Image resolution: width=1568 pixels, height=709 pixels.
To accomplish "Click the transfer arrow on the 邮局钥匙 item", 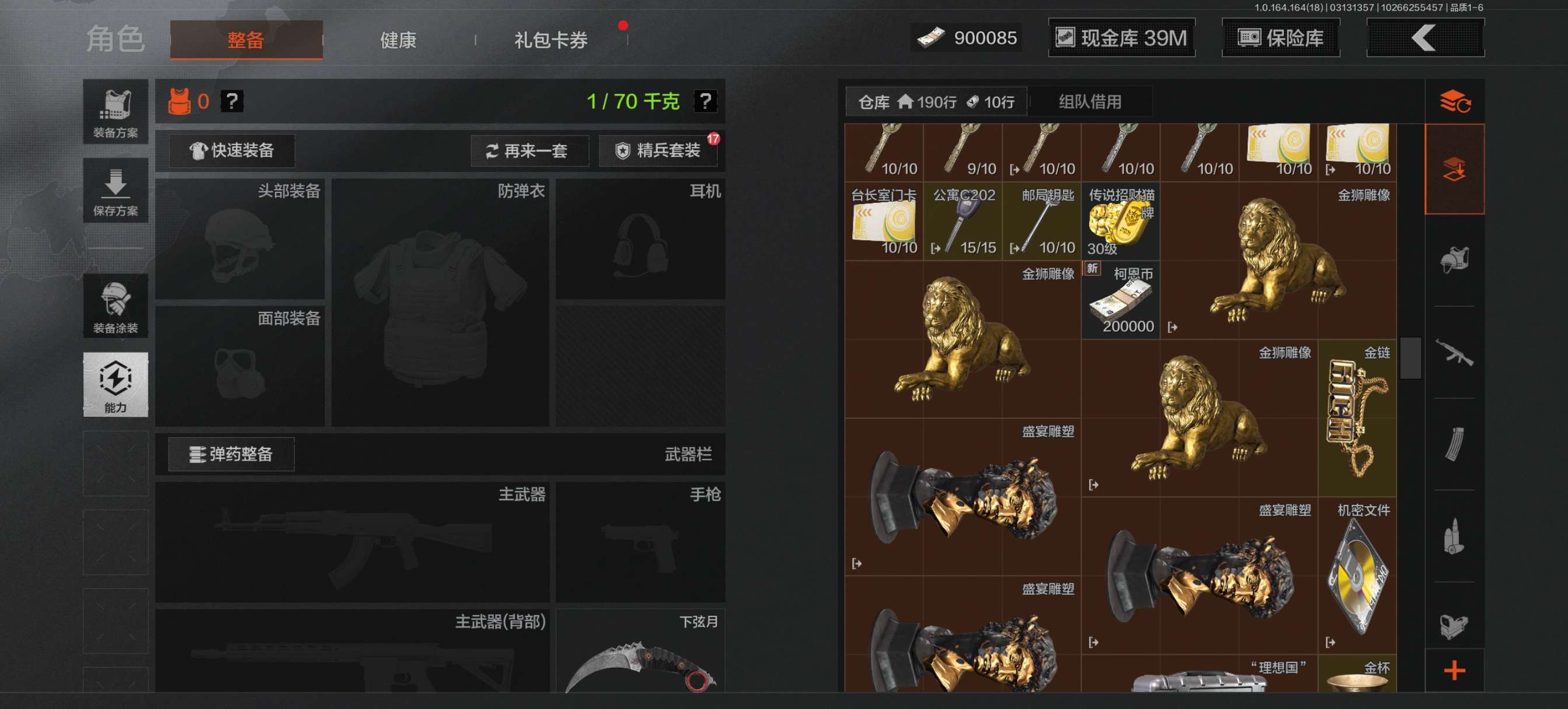I will (x=1014, y=248).
